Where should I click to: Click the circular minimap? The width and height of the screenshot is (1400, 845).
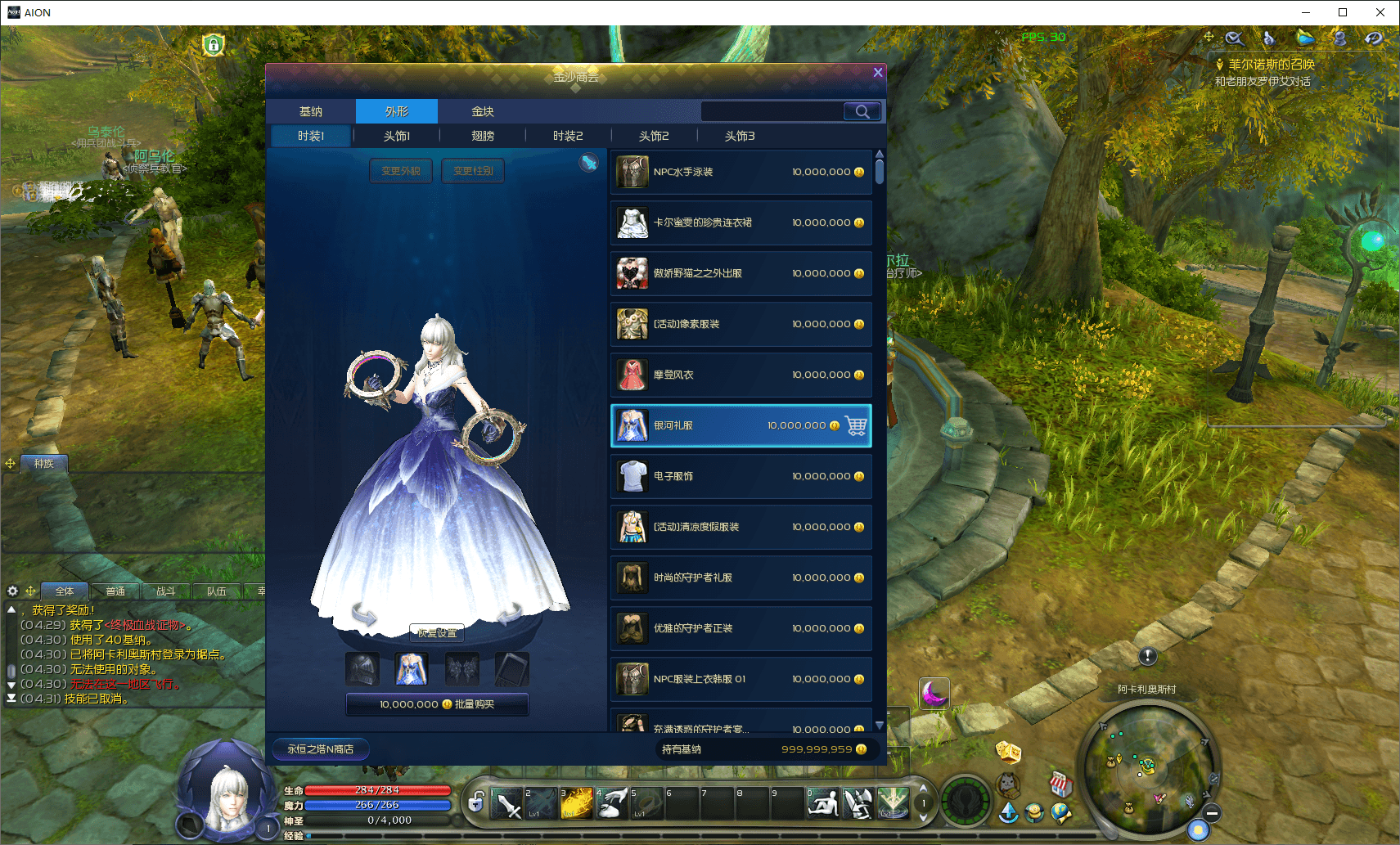coord(1149,767)
